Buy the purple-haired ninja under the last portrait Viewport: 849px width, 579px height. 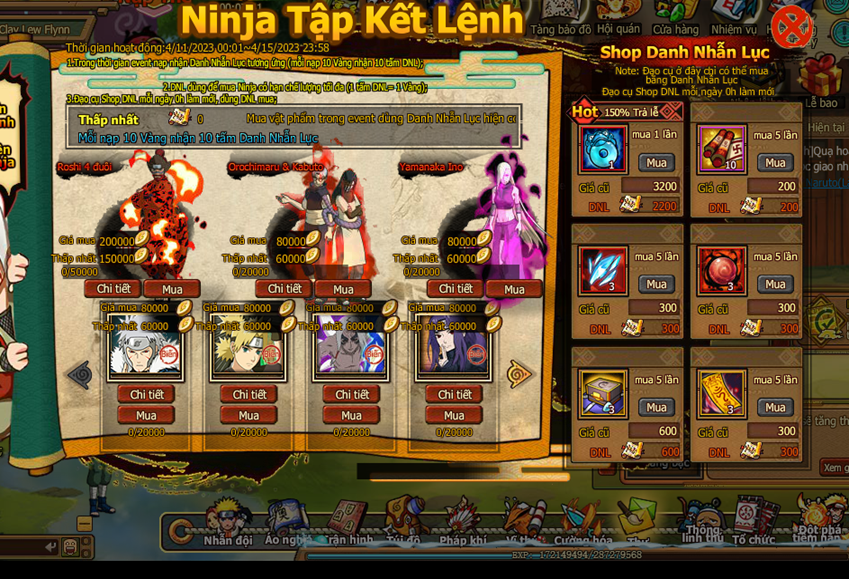click(x=454, y=415)
